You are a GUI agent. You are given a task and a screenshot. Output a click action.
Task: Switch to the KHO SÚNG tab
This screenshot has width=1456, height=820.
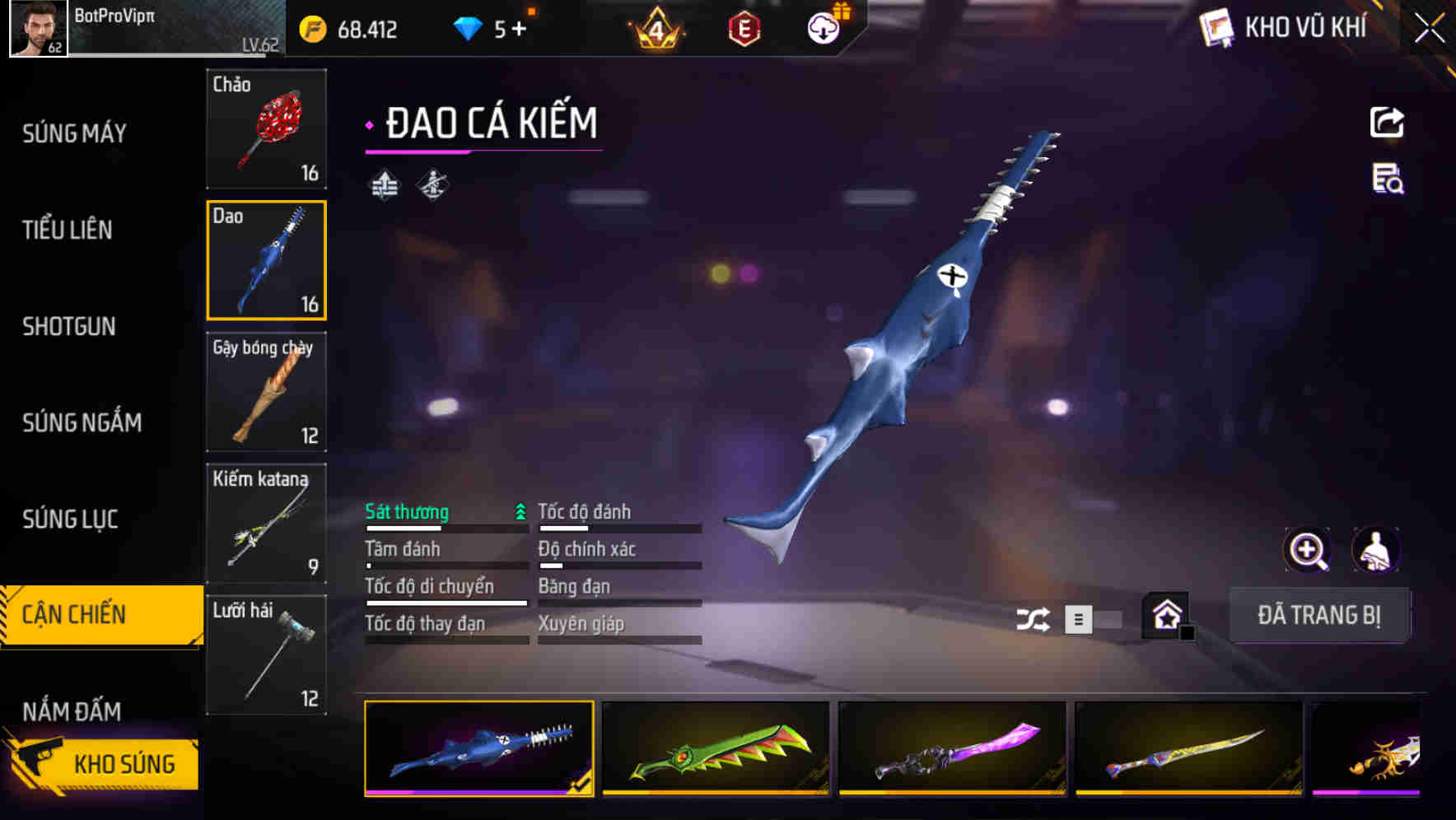pos(122,763)
